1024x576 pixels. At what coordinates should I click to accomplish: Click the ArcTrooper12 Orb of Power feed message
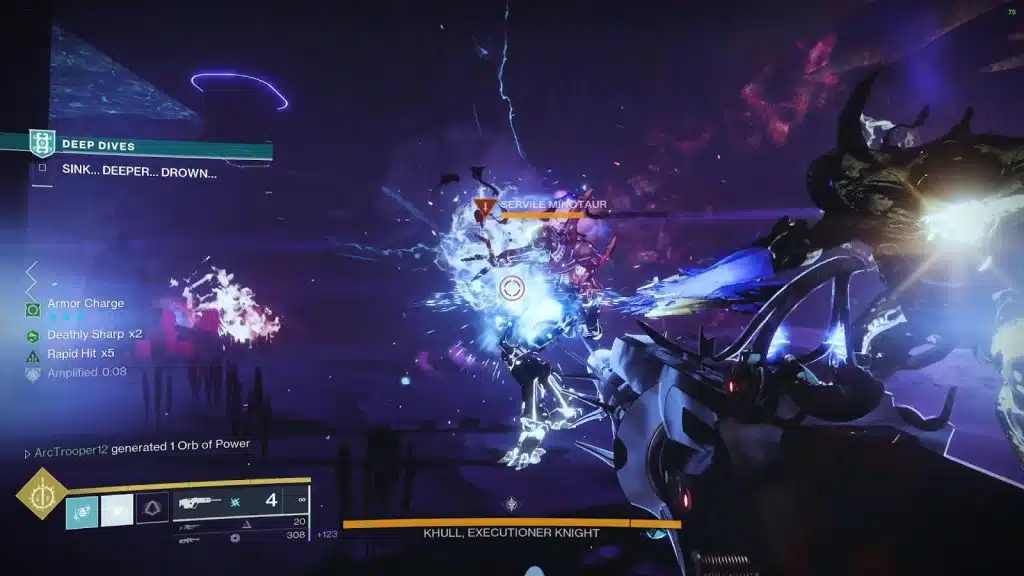pyautogui.click(x=138, y=444)
